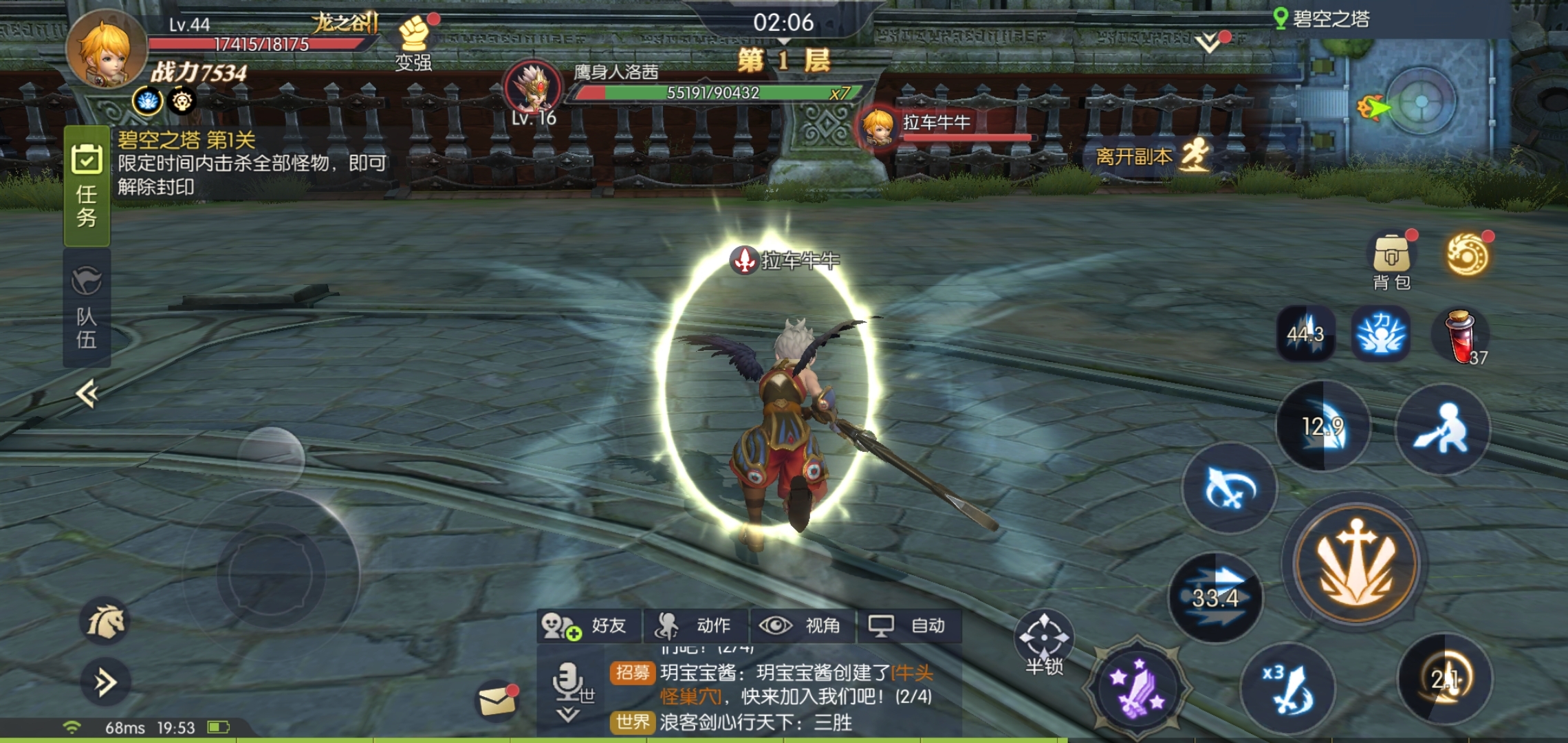
Task: Use the red health potion
Action: (x=1459, y=336)
